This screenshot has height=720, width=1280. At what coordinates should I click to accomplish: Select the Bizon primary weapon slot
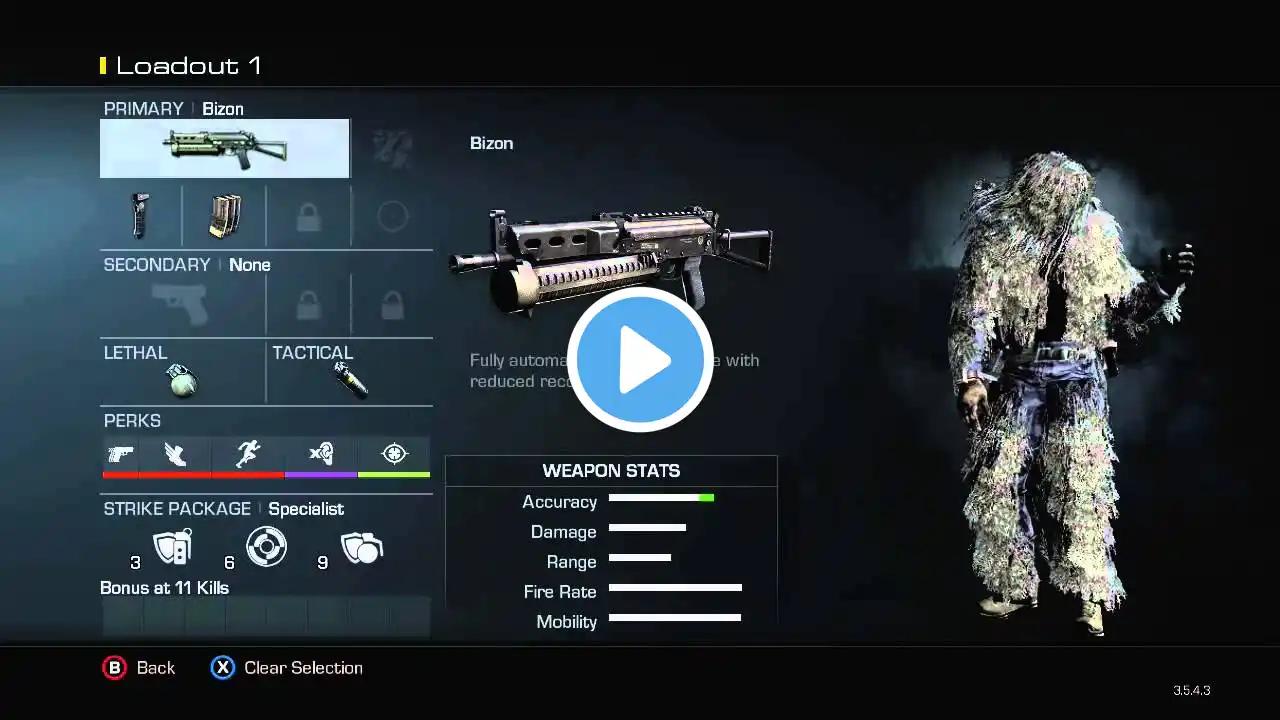[x=225, y=148]
